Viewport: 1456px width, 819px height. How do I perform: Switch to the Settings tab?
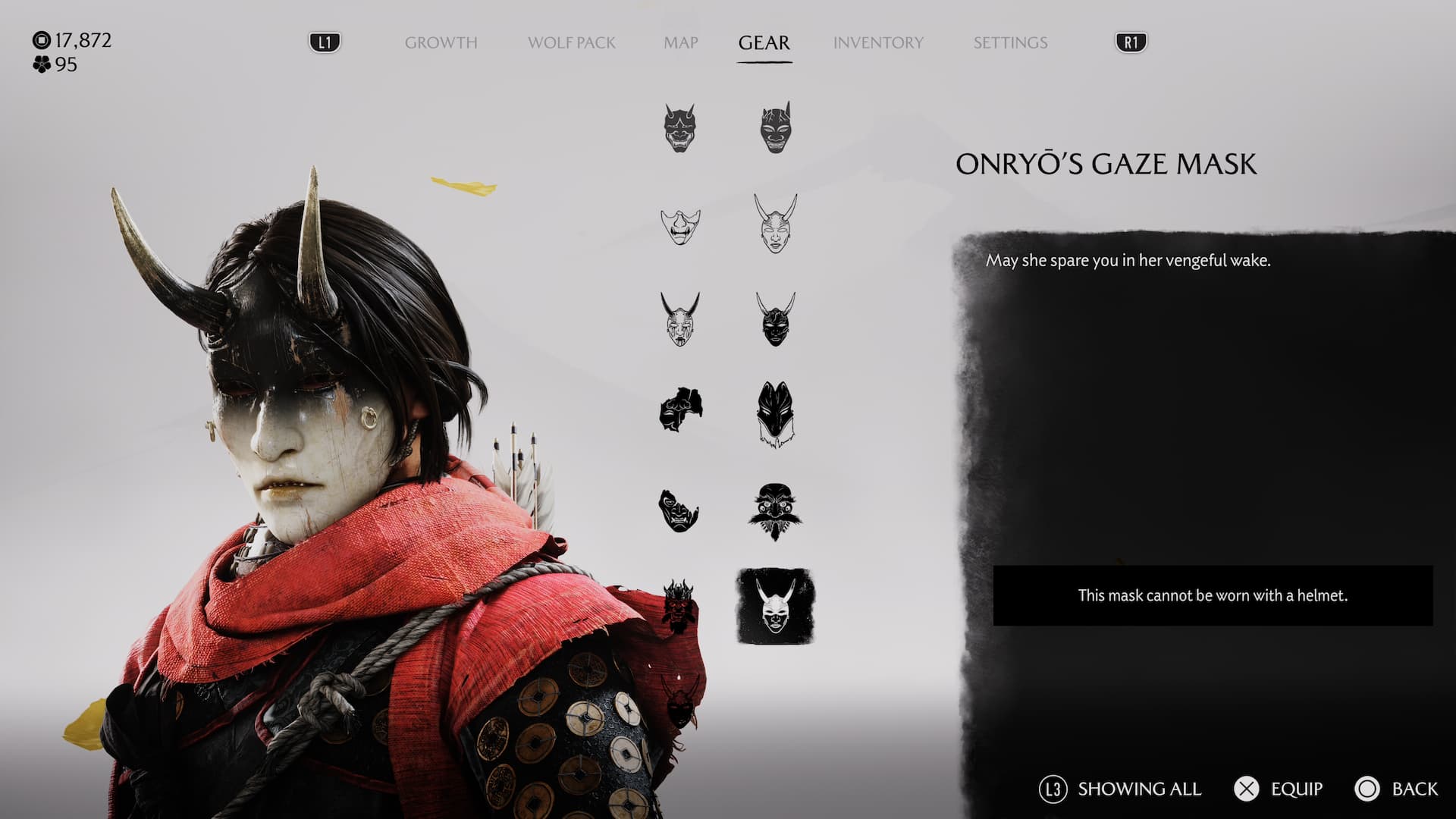1010,42
